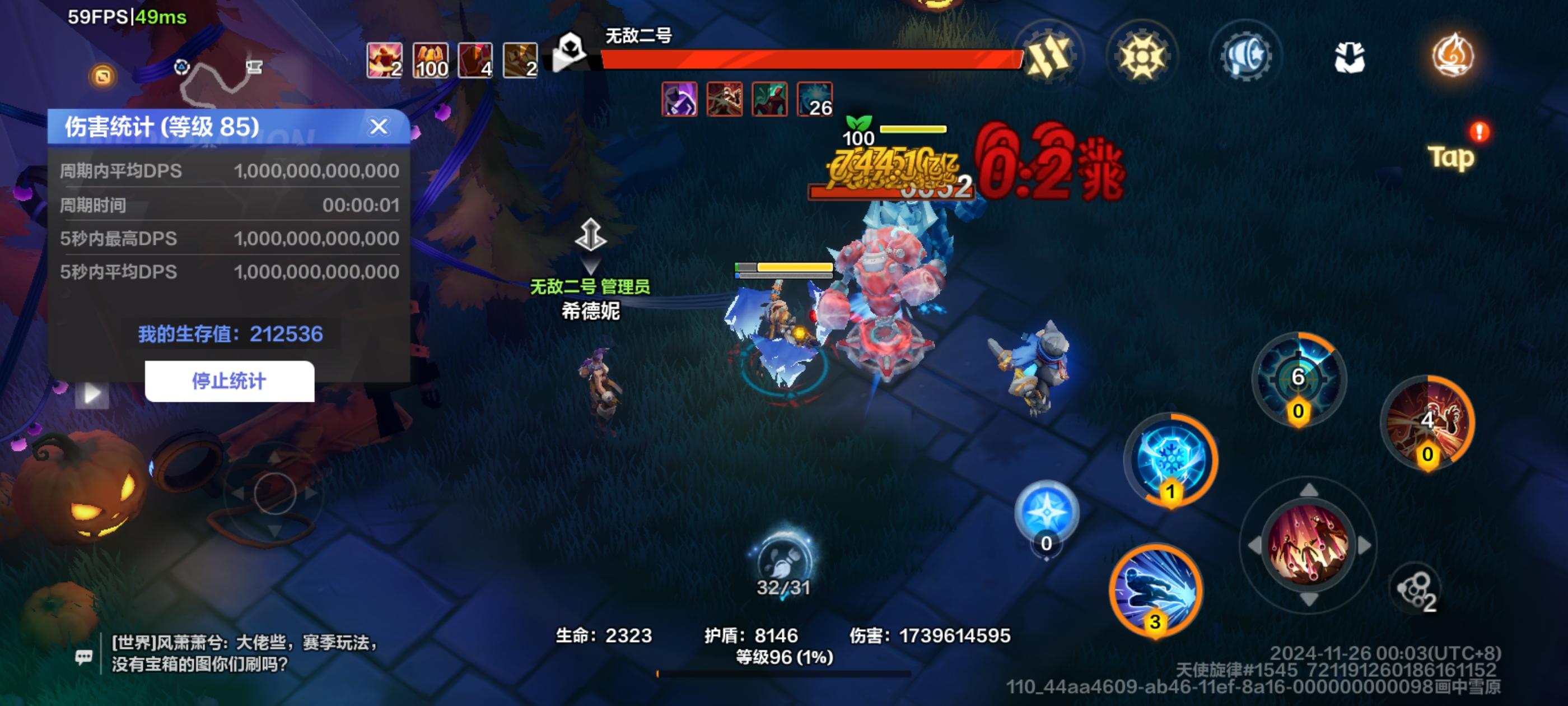
Task: Tap the blue star energy orb skill
Action: click(1045, 512)
